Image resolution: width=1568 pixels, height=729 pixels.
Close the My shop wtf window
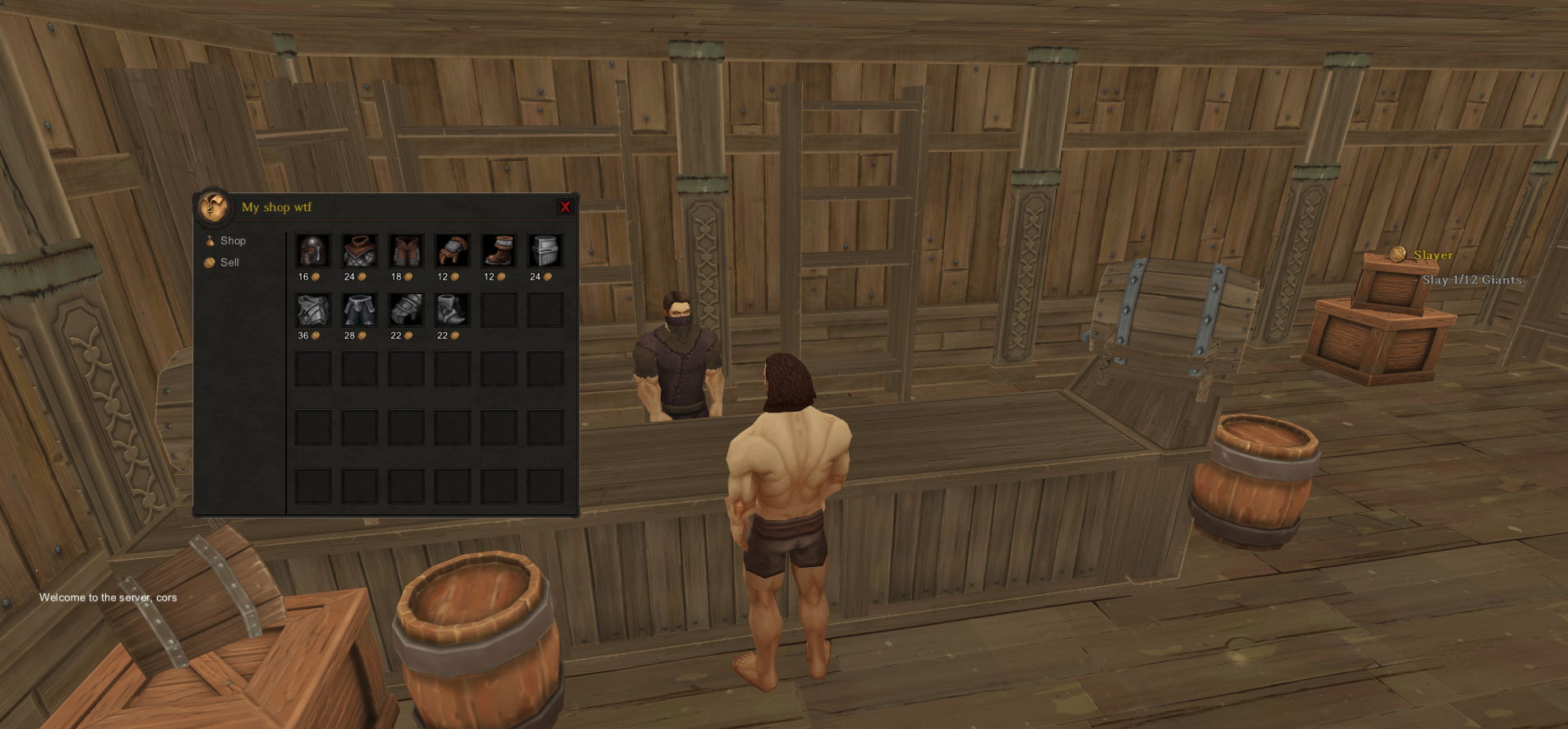point(565,207)
